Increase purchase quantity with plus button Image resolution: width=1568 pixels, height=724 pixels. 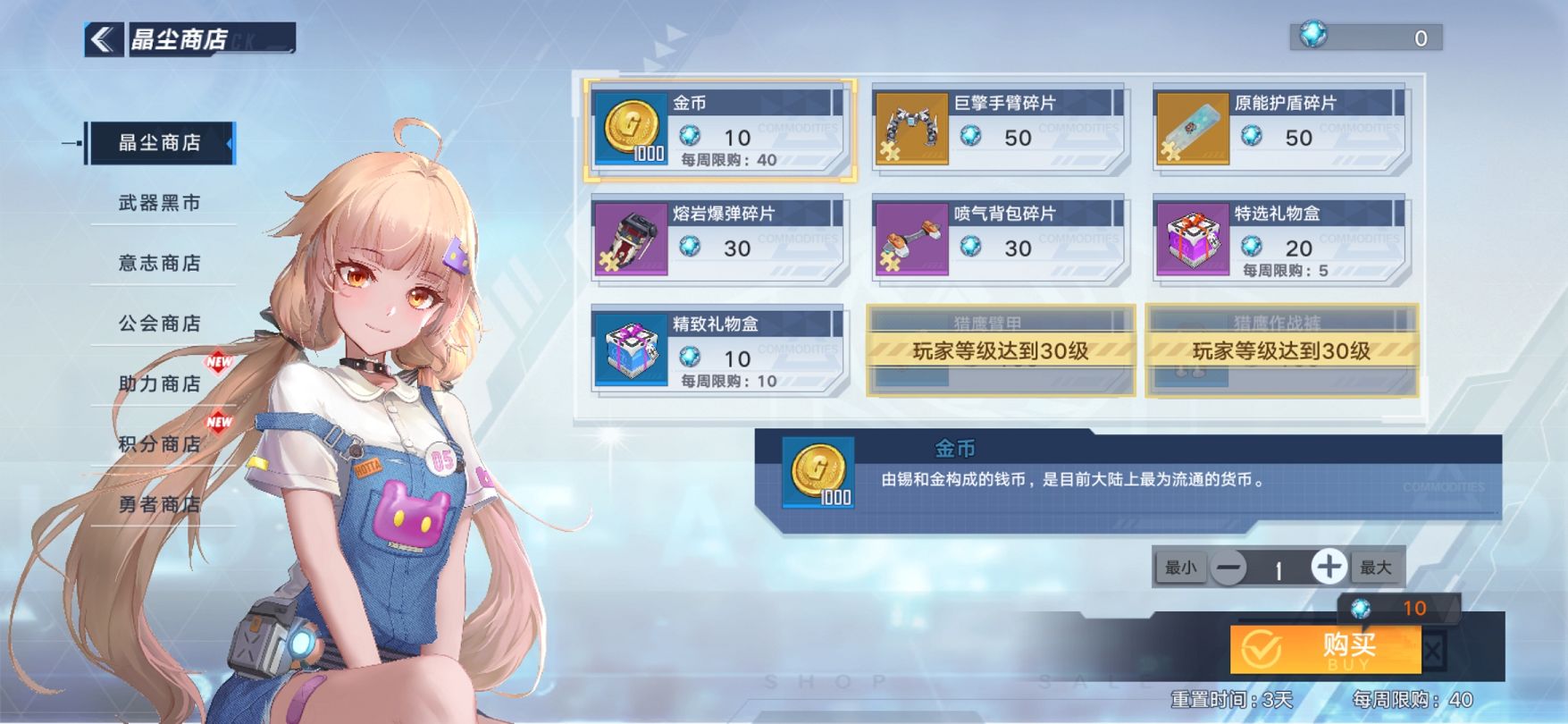(x=1328, y=567)
